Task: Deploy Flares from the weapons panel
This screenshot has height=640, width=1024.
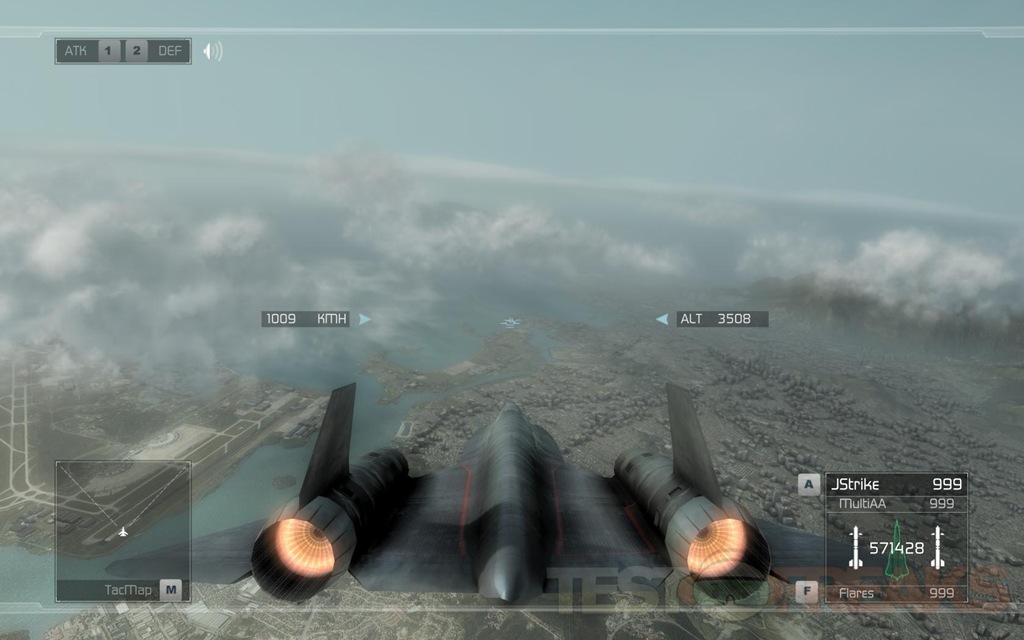Action: [895, 593]
